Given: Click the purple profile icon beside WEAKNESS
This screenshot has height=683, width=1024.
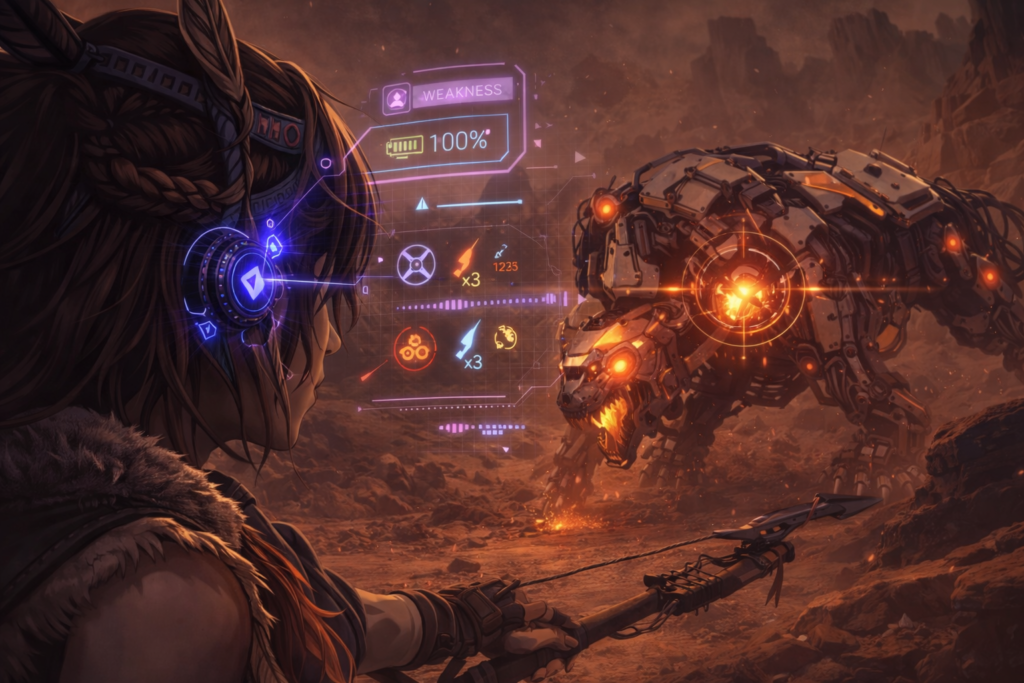Looking at the screenshot, I should tap(396, 98).
